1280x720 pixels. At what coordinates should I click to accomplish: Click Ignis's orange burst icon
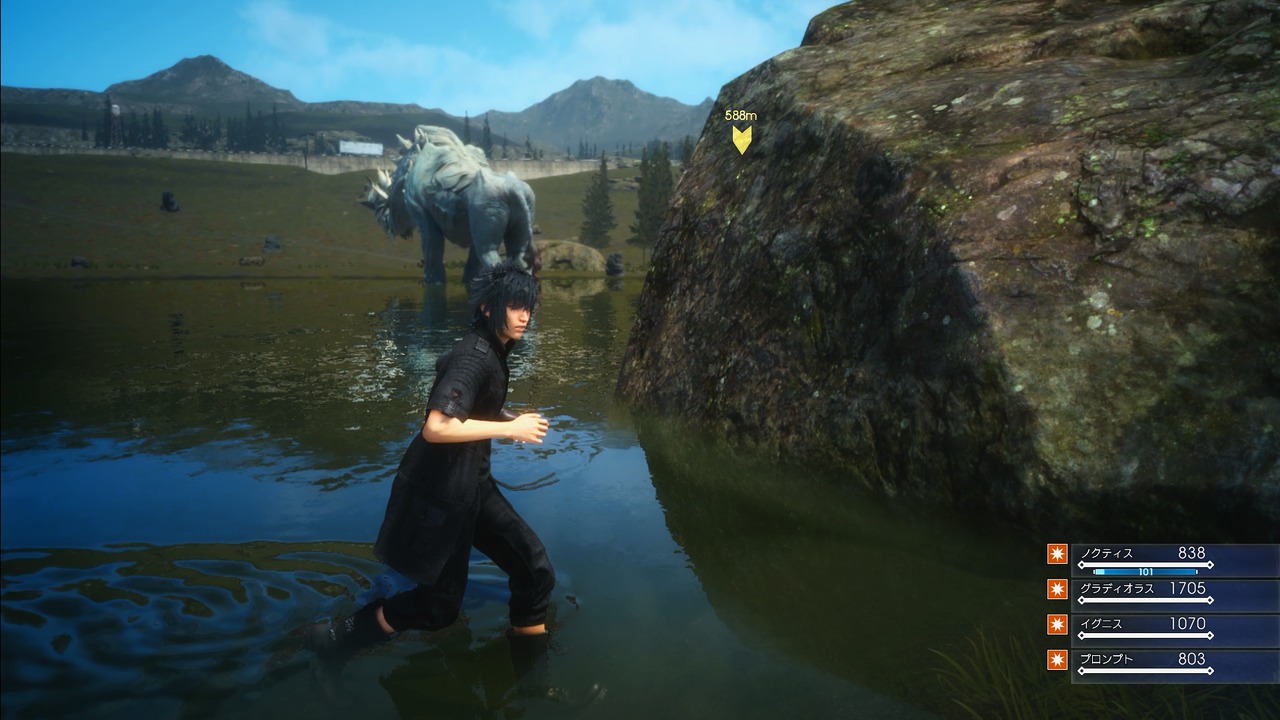(1057, 624)
